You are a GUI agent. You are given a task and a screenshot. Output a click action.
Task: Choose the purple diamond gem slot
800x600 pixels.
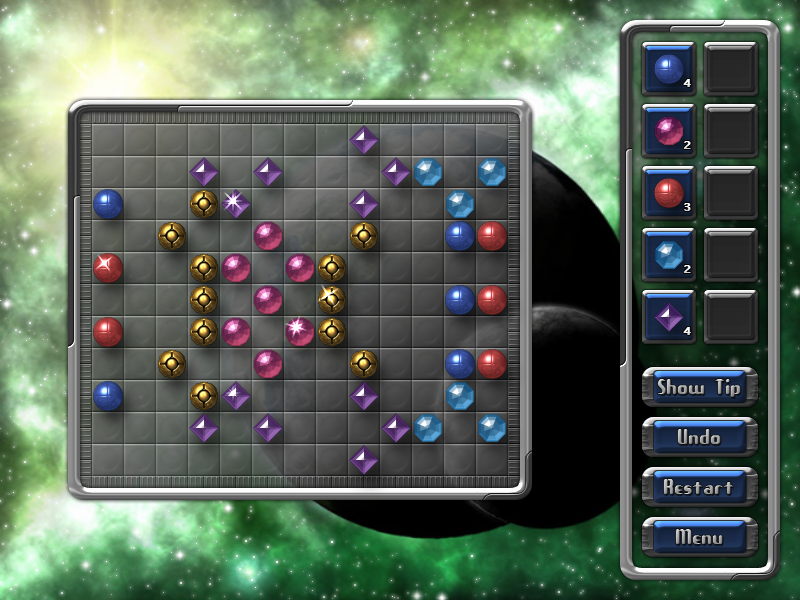[668, 316]
